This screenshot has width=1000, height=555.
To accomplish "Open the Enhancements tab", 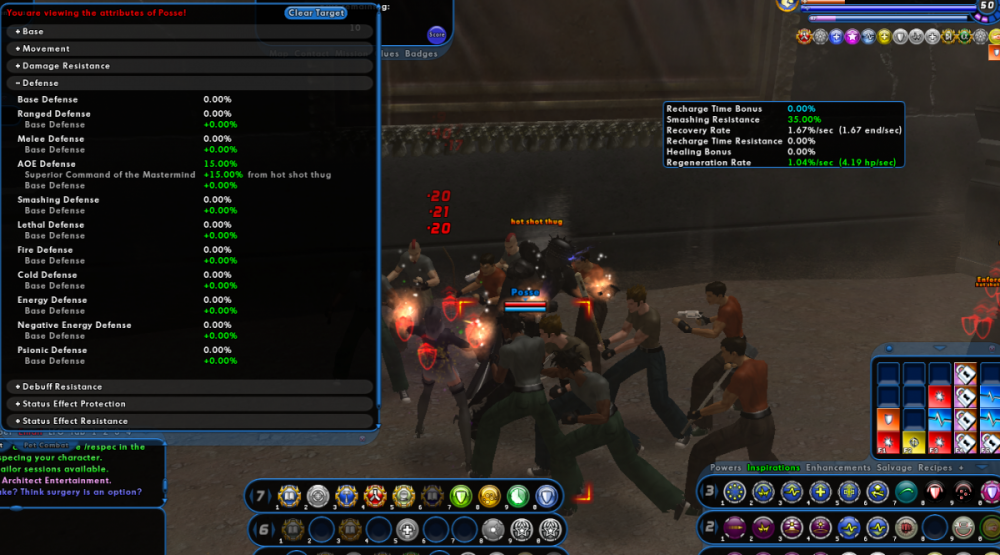I will (x=838, y=467).
